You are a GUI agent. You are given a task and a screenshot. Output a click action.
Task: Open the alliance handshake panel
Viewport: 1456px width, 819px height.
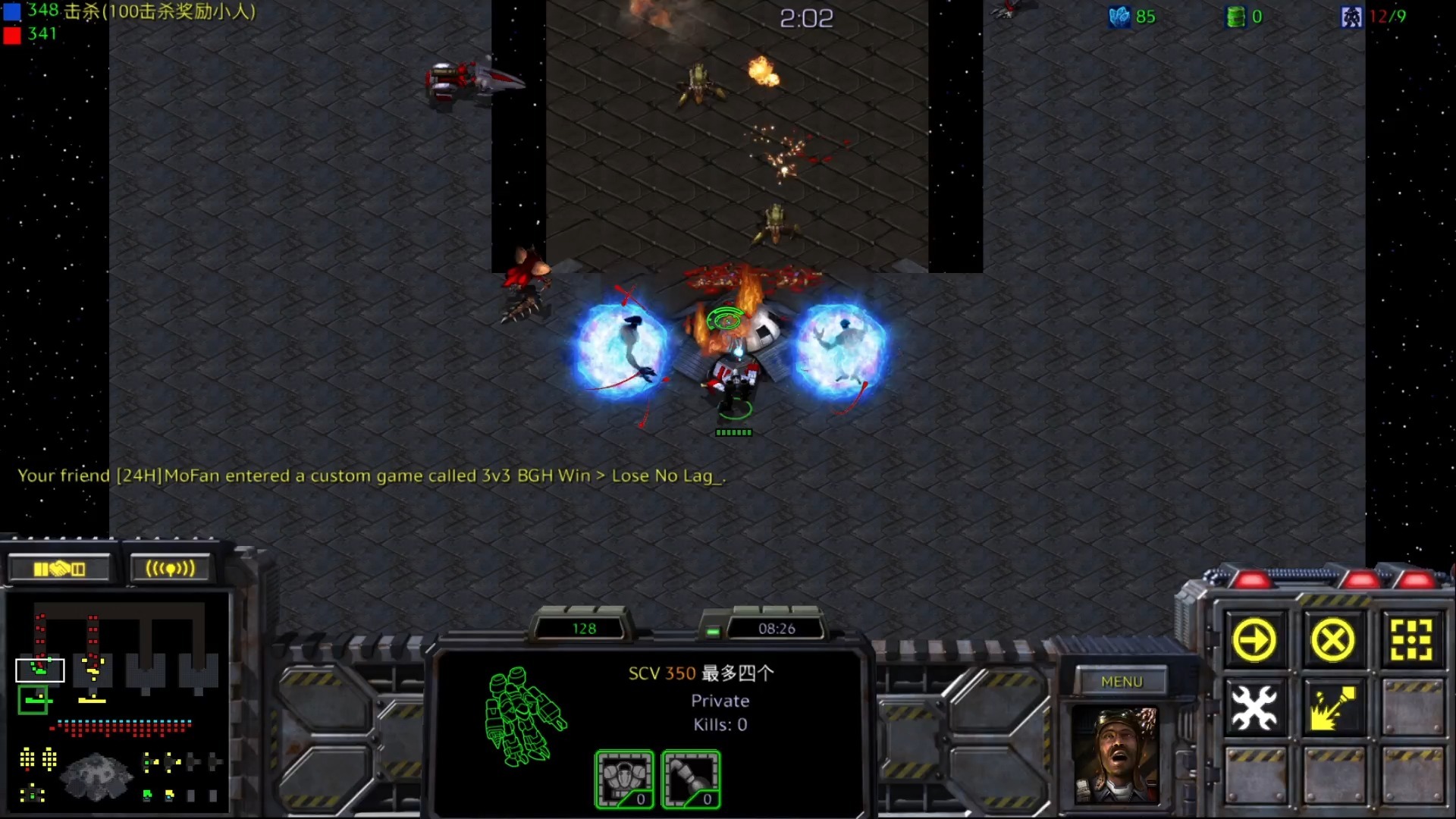(59, 569)
